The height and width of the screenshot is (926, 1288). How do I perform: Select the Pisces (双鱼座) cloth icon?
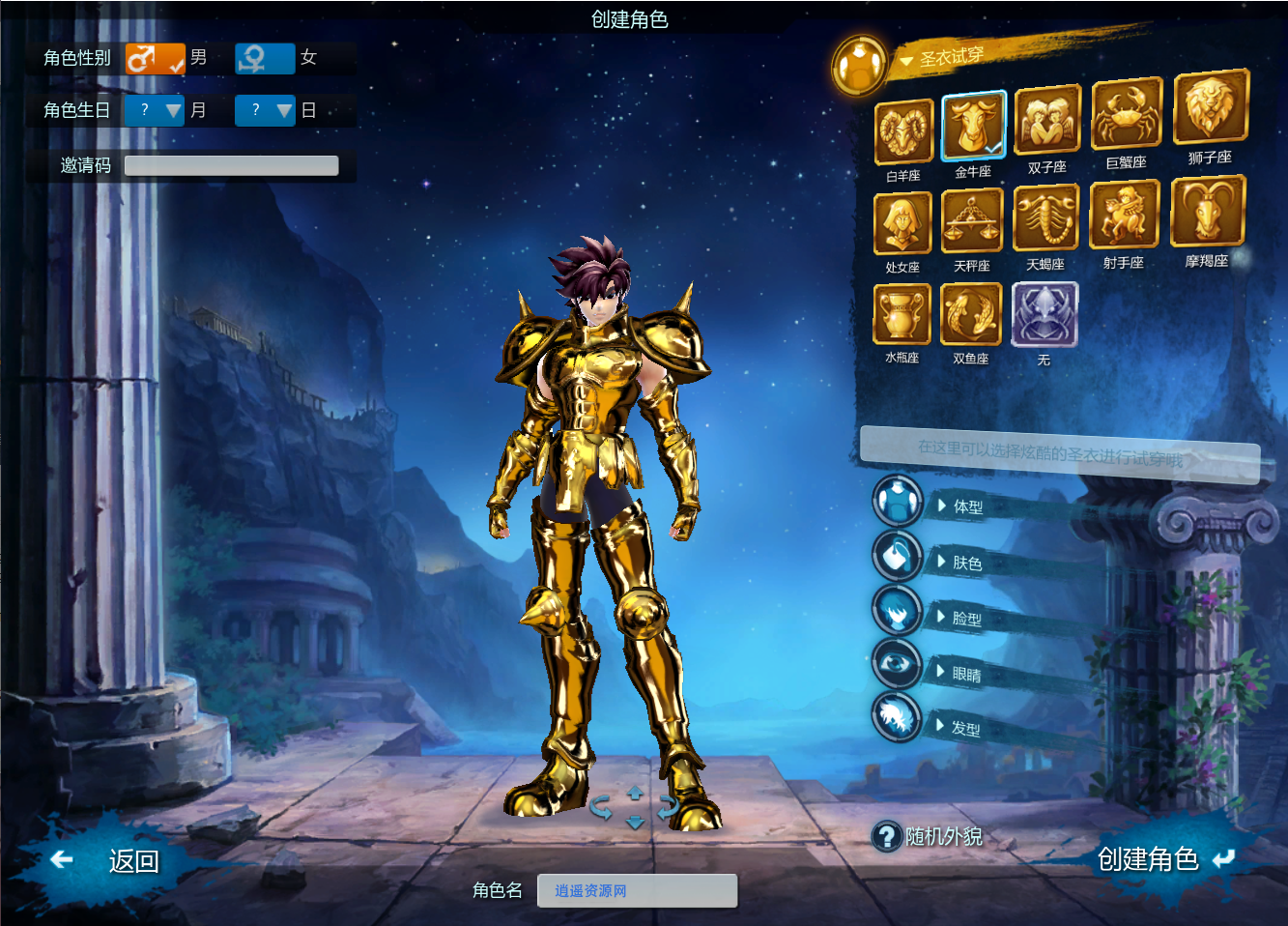click(971, 316)
